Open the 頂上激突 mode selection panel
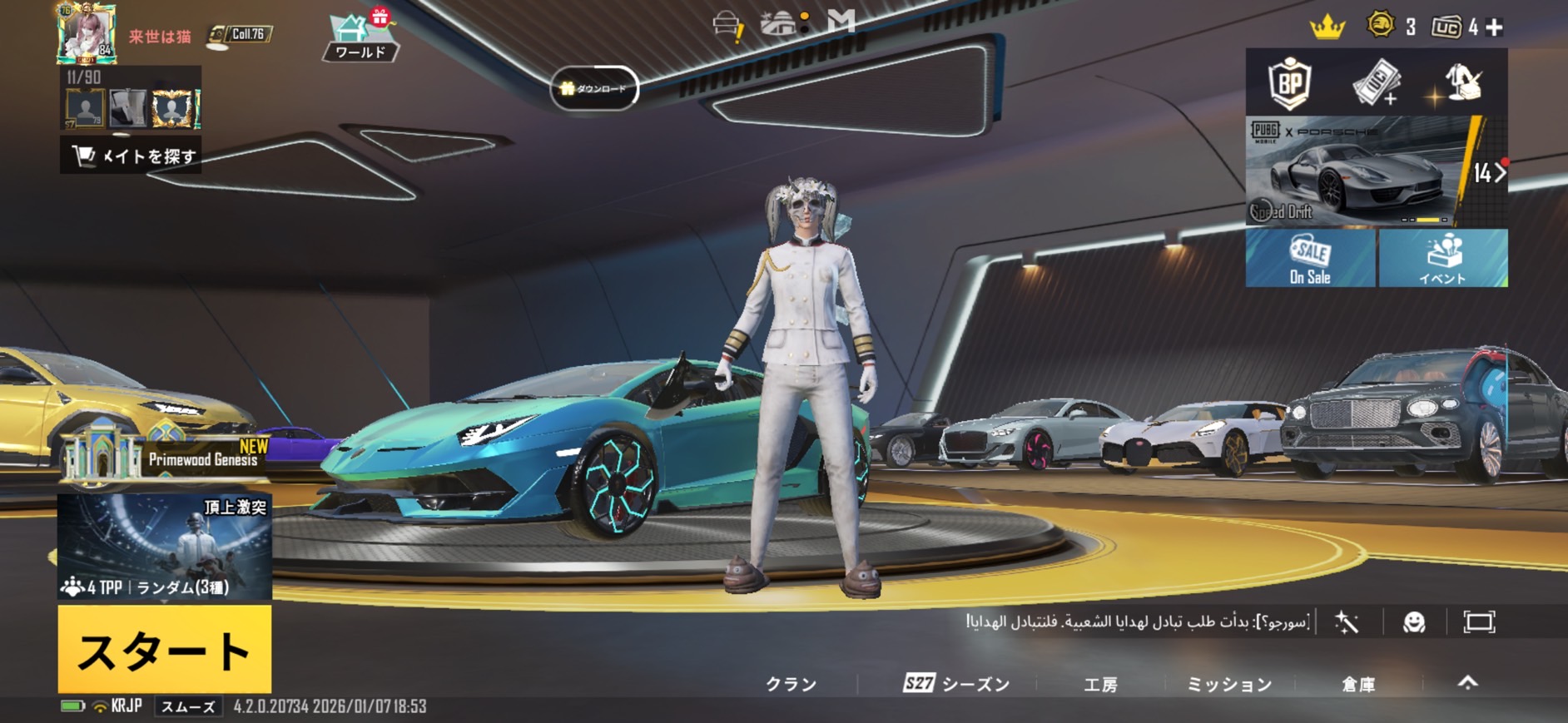Viewport: 1568px width, 723px height. point(165,546)
